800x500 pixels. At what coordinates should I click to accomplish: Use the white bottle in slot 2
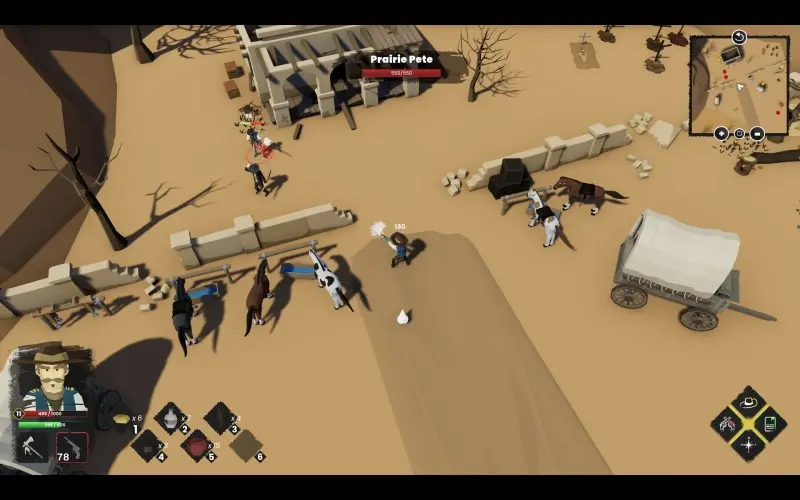[x=171, y=417]
